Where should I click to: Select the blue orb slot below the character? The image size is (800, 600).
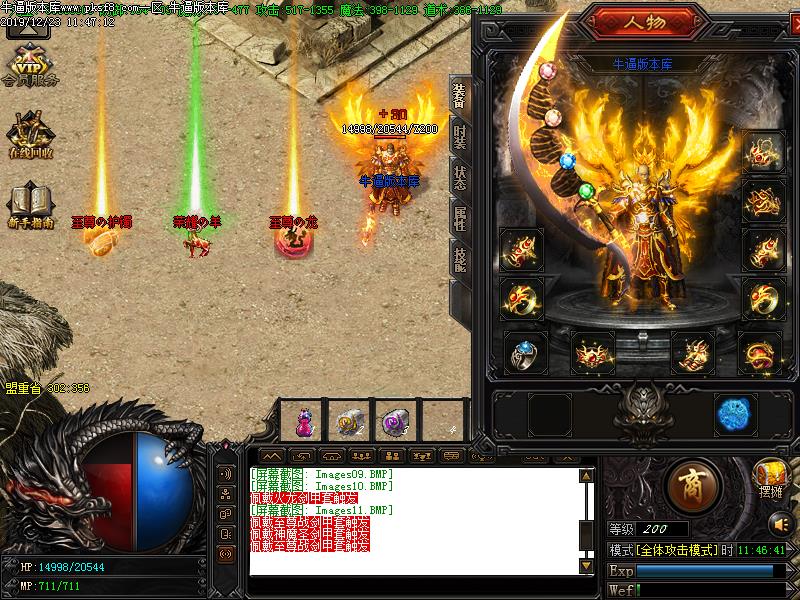(735, 414)
